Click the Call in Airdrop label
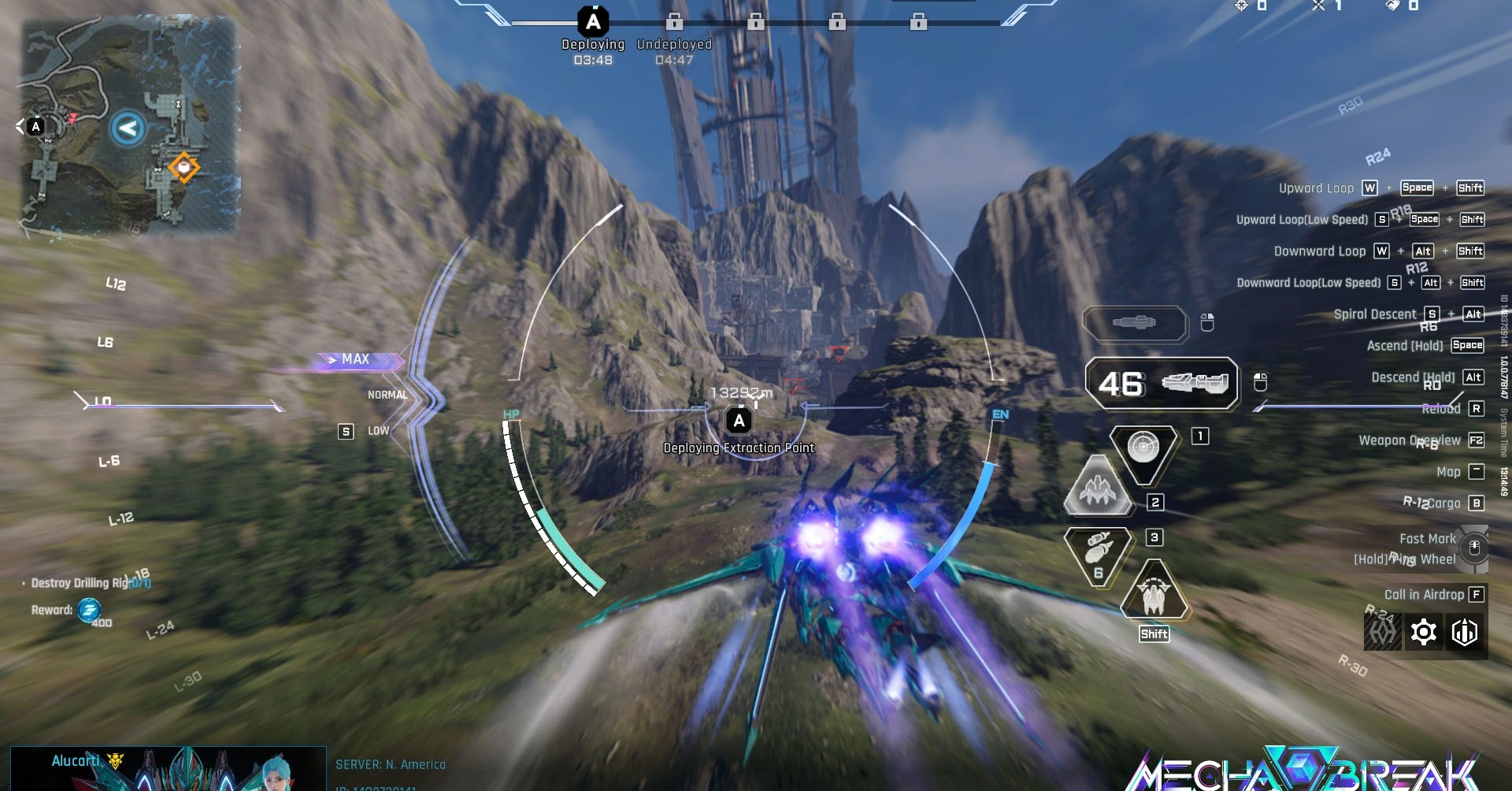This screenshot has height=791, width=1512. point(1425,595)
